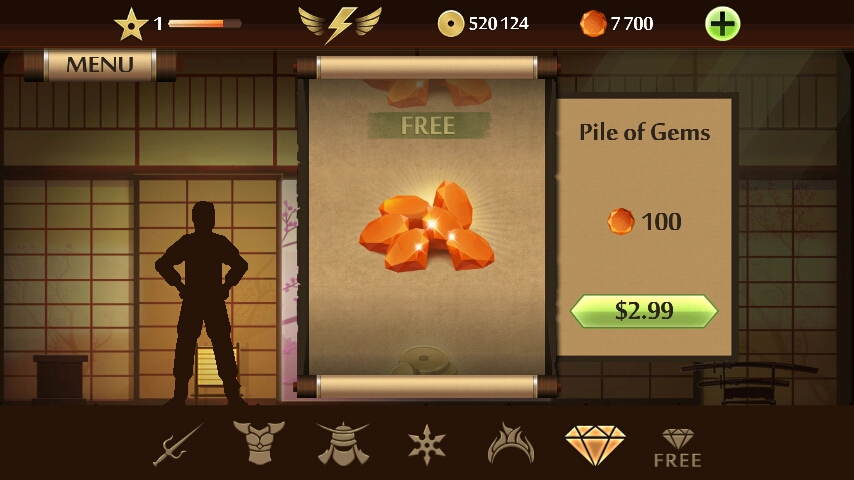The image size is (854, 480).
Task: Open the MENU scroll button
Action: (99, 65)
